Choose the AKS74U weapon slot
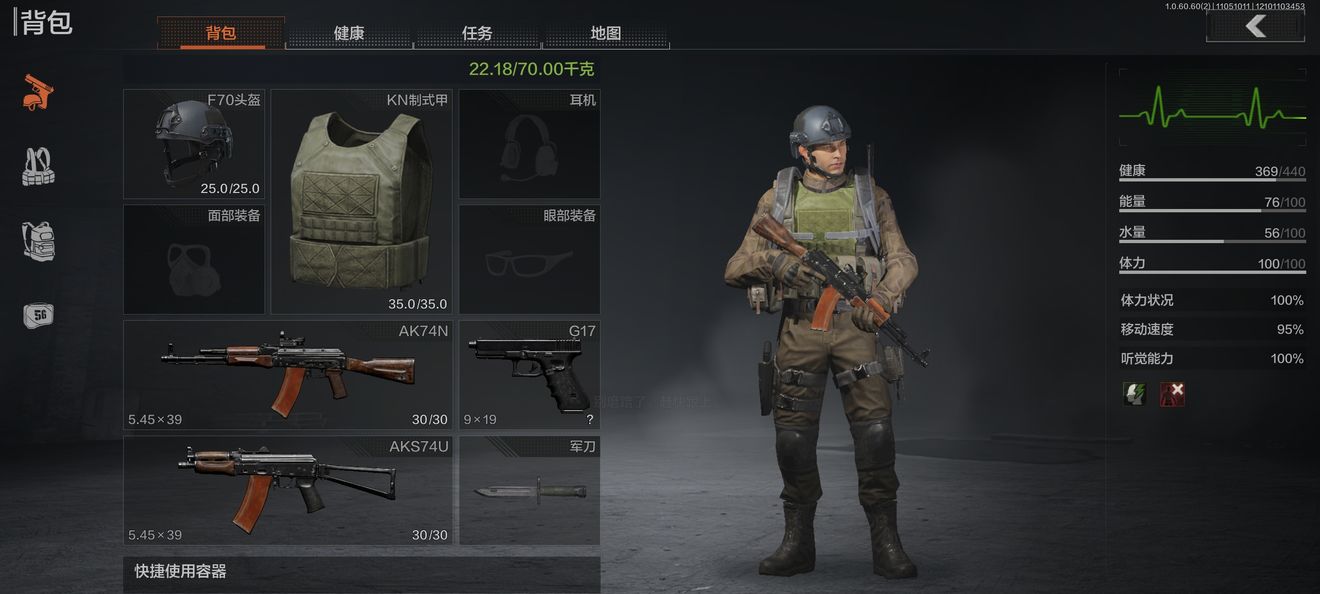Screen dimensions: 1320x594 (288, 490)
